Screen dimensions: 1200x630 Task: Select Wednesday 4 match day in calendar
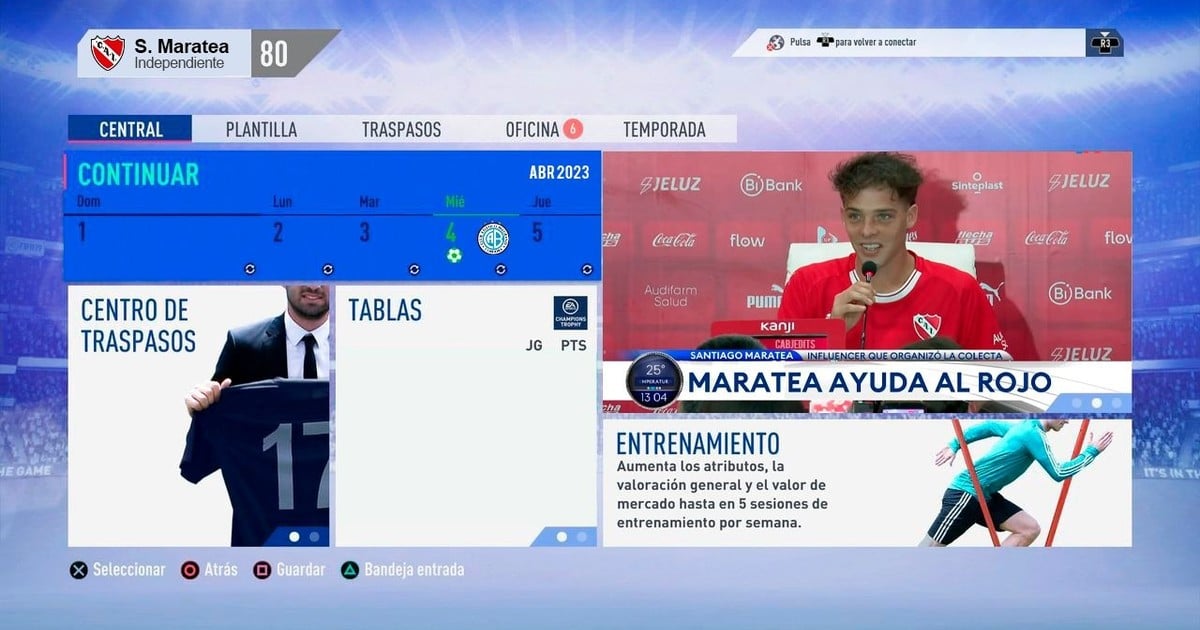point(452,238)
